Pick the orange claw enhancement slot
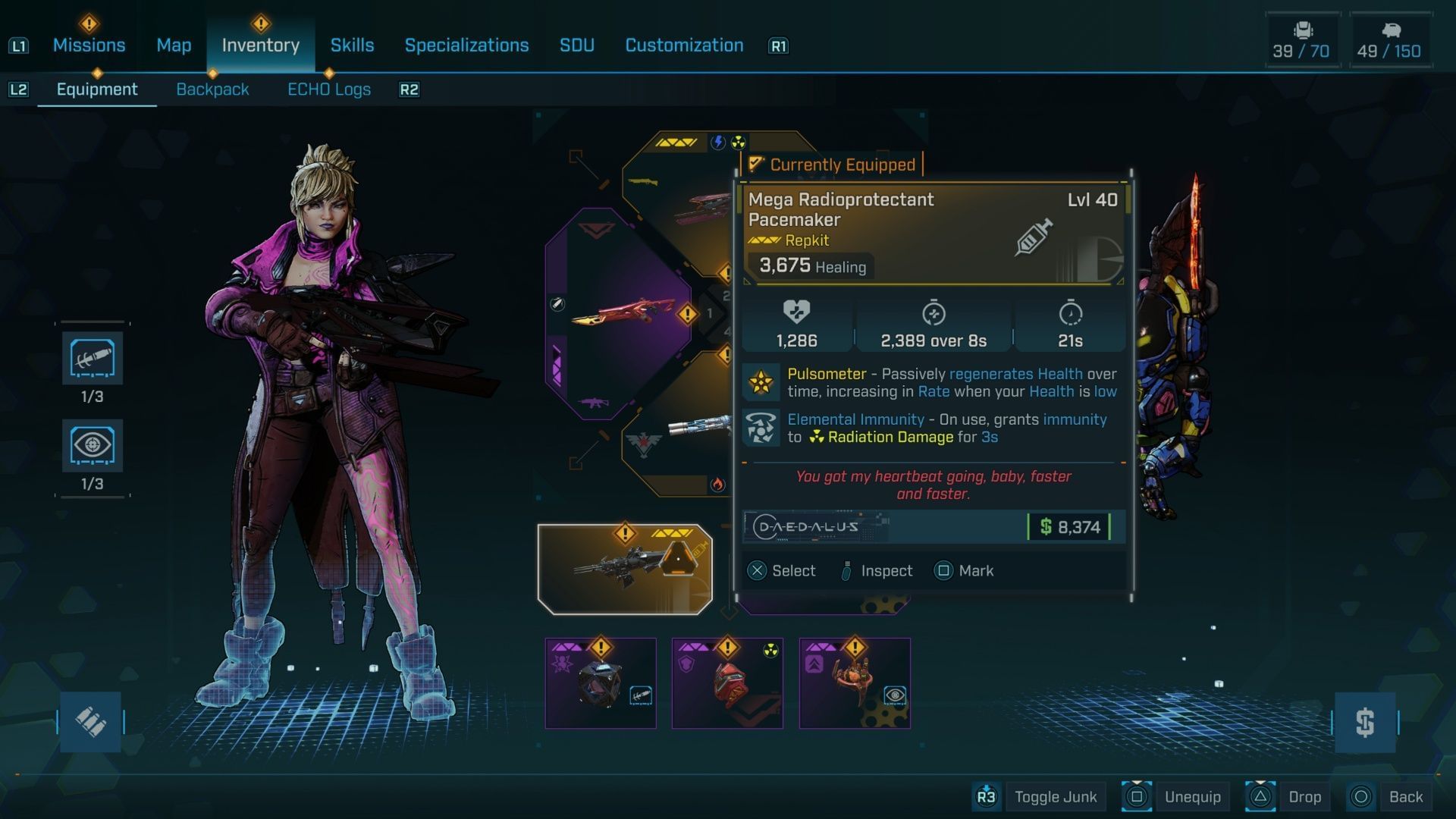Screen dimensions: 1456x819 855,683
